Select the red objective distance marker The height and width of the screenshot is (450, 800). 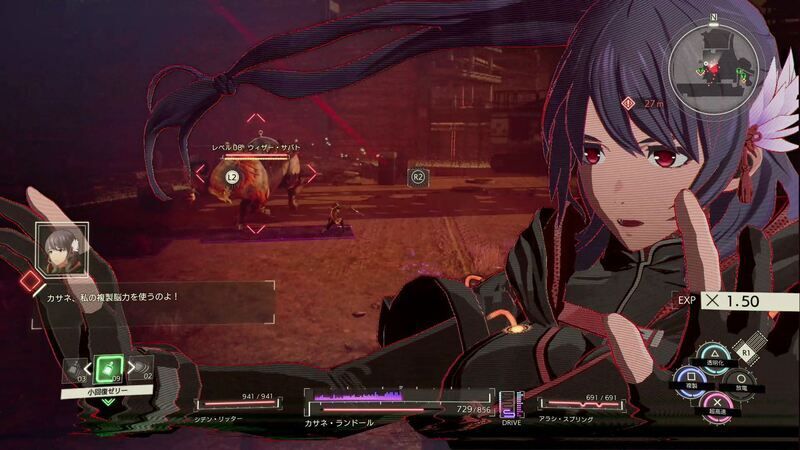(628, 102)
